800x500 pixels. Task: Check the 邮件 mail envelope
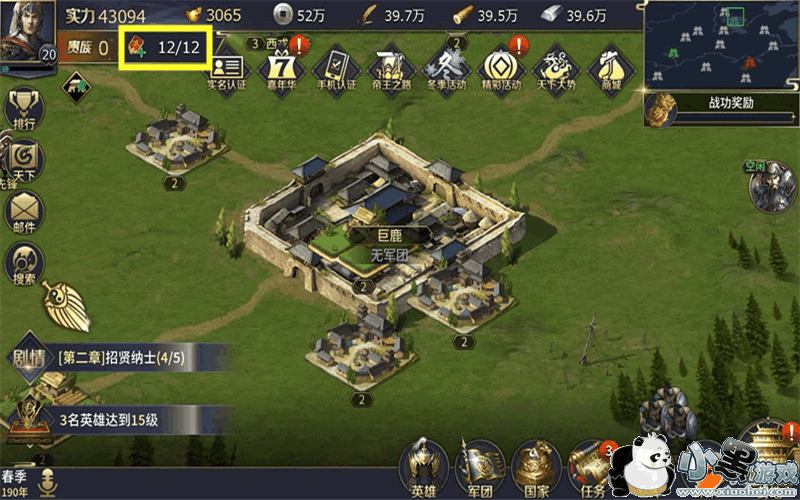click(24, 212)
